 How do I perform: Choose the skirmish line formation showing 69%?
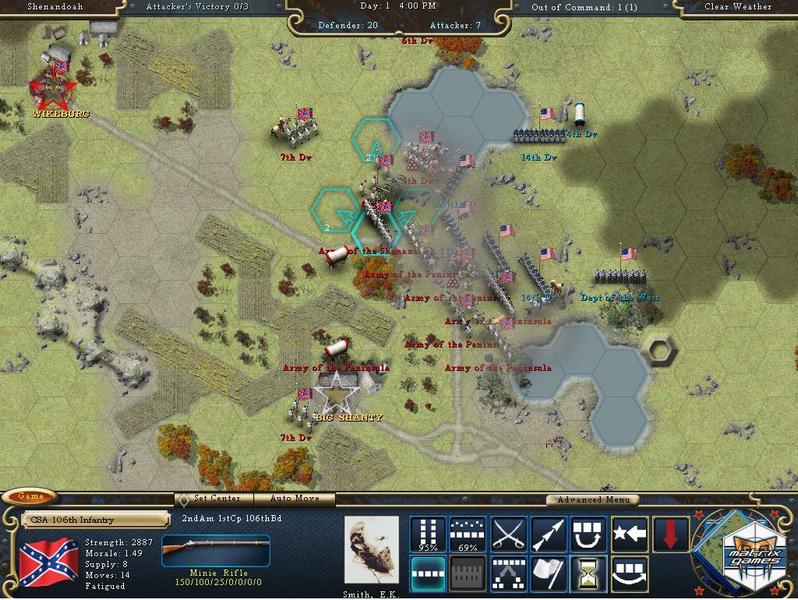468,535
